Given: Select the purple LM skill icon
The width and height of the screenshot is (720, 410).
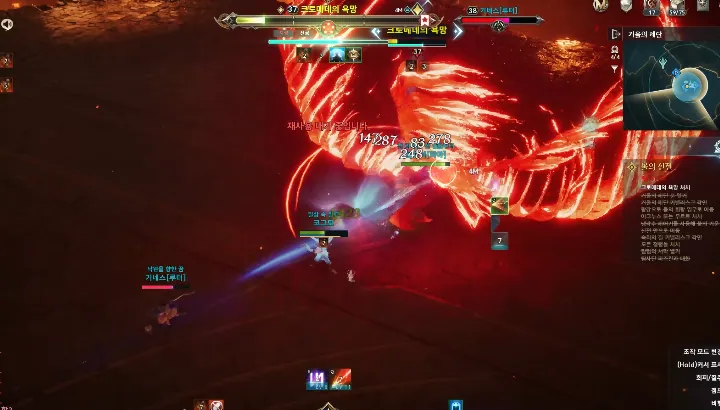Looking at the screenshot, I should tap(316, 379).
